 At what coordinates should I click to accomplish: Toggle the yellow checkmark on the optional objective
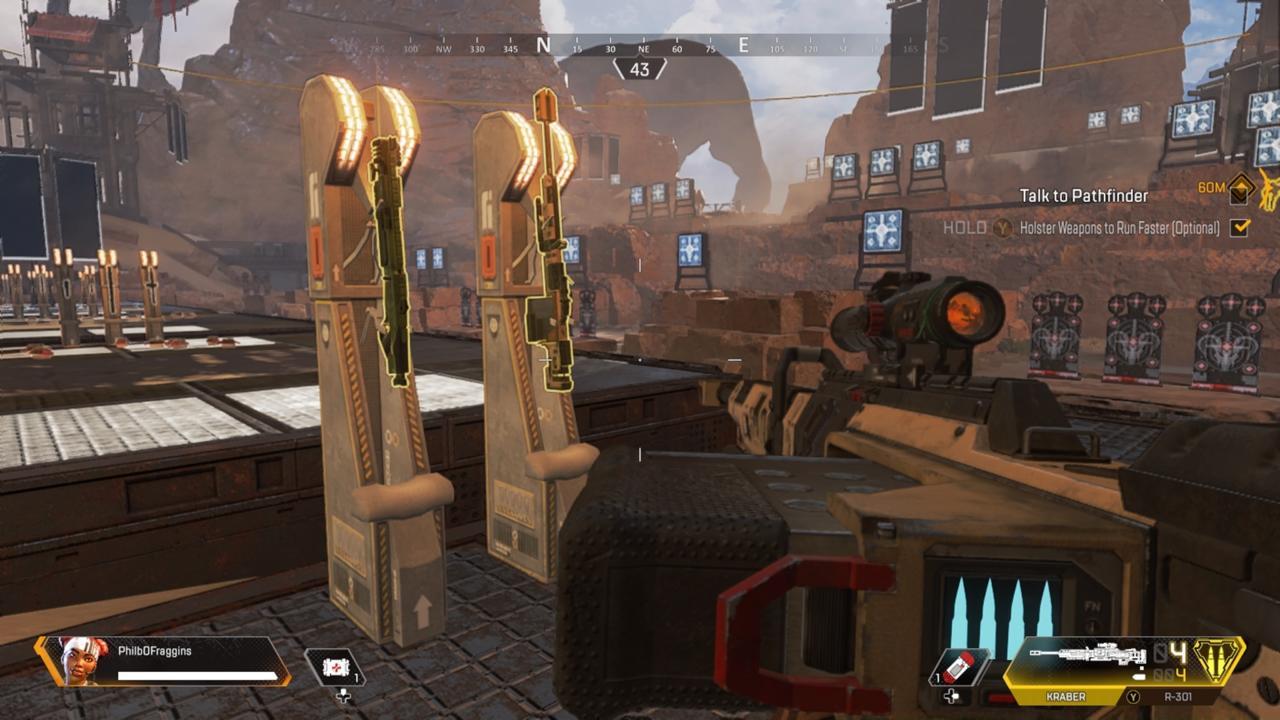1240,229
